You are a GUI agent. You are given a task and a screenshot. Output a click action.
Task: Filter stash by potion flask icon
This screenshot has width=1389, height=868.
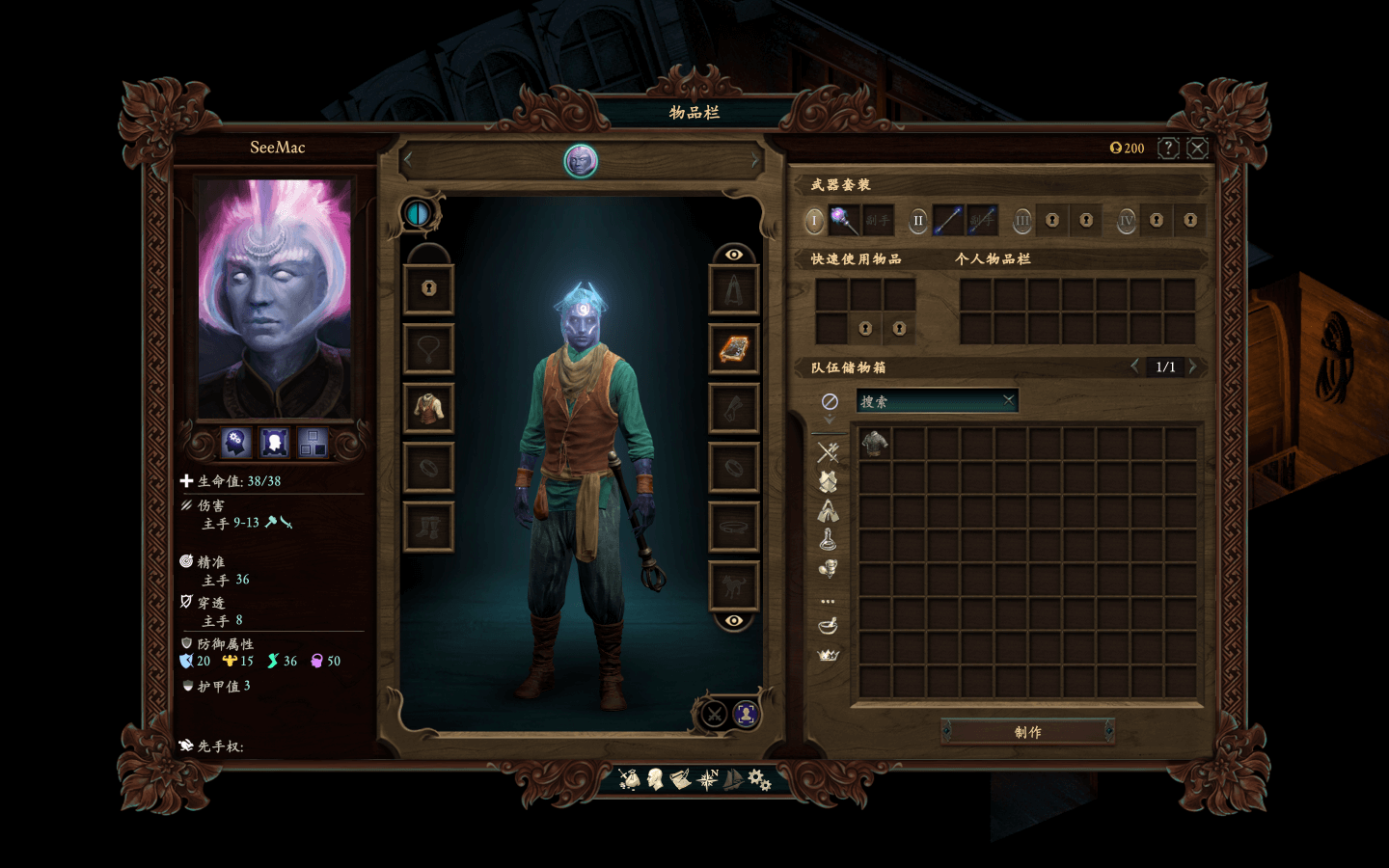[x=828, y=539]
